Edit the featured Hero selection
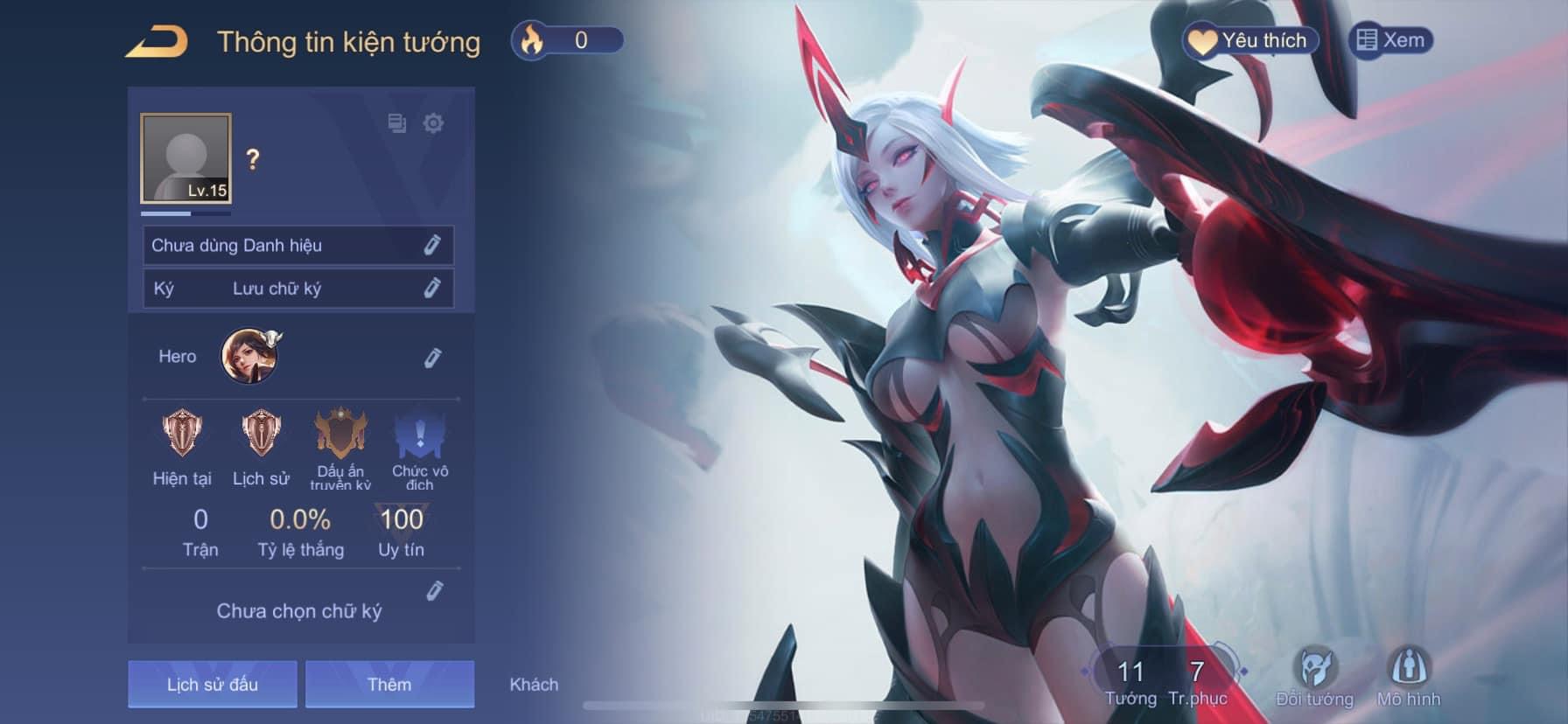 click(432, 358)
